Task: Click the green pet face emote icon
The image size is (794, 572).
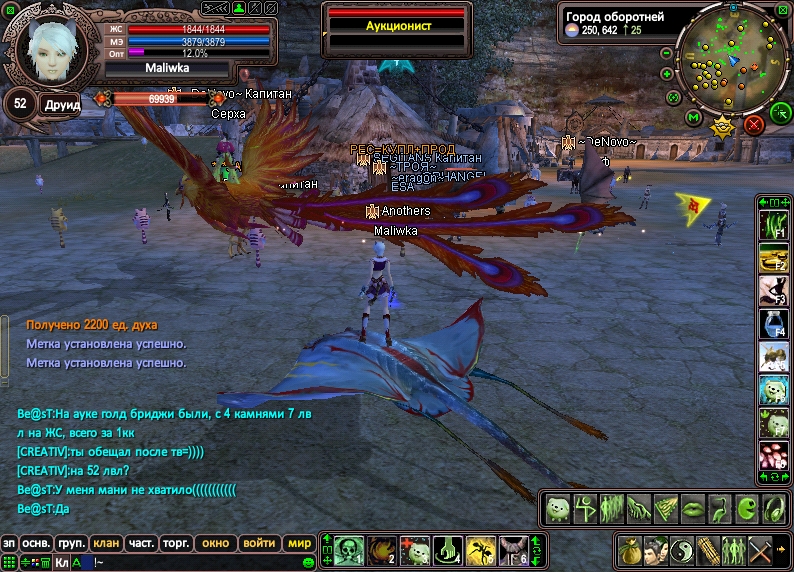Action: (558, 508)
